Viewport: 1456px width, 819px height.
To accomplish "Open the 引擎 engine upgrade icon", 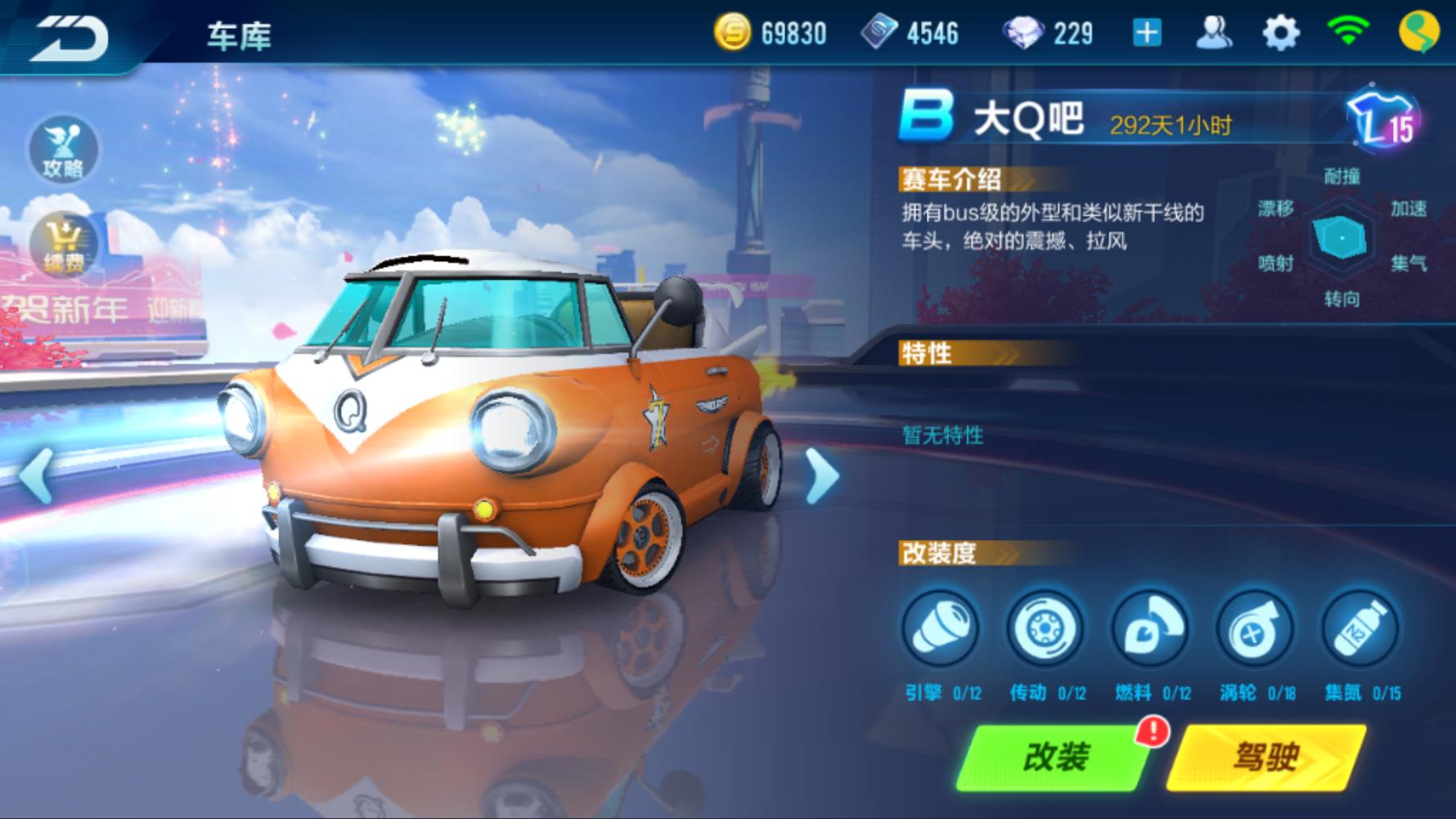I will (x=941, y=628).
